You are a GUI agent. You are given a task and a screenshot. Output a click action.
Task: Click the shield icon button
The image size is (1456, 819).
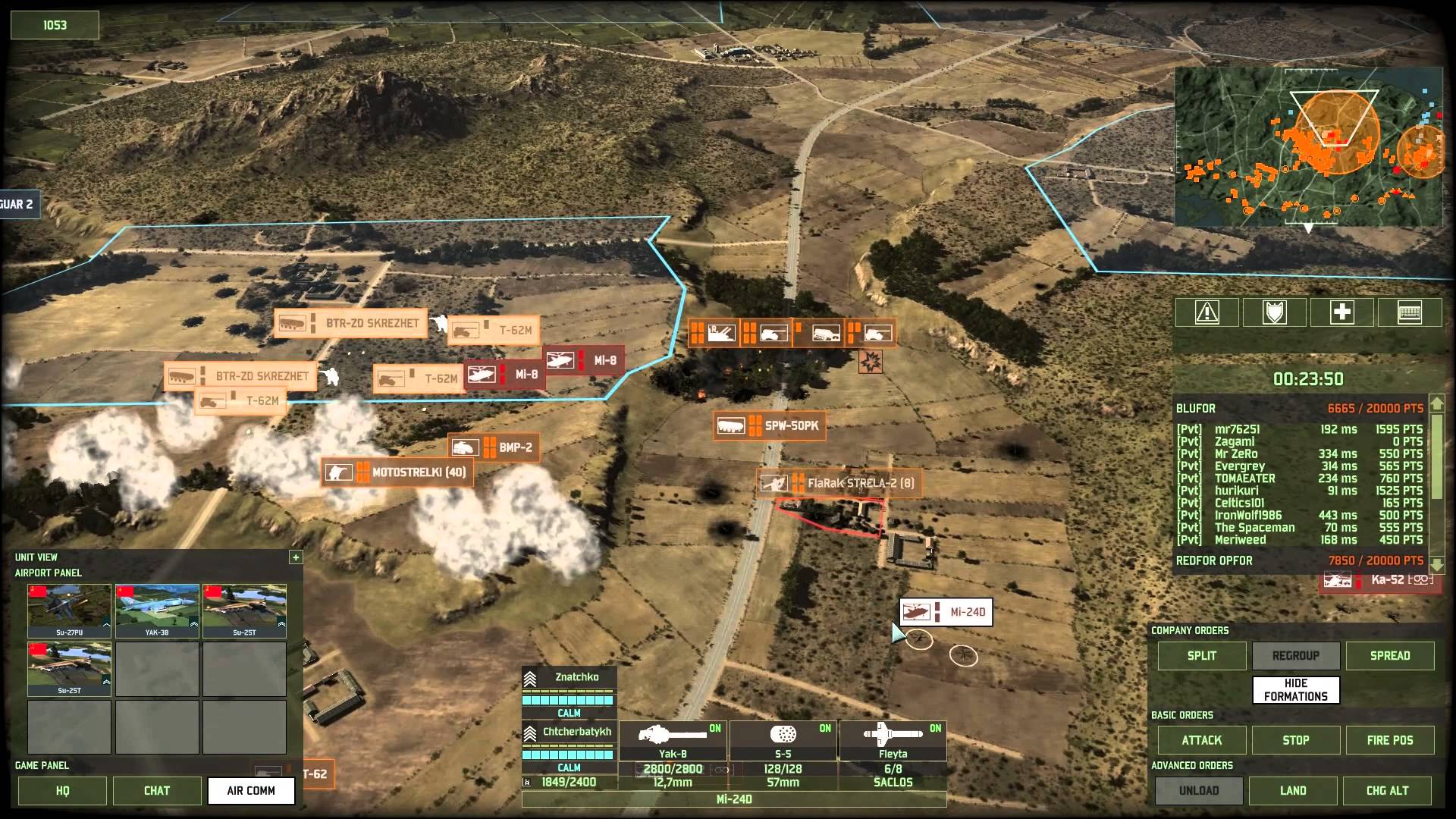tap(1274, 312)
